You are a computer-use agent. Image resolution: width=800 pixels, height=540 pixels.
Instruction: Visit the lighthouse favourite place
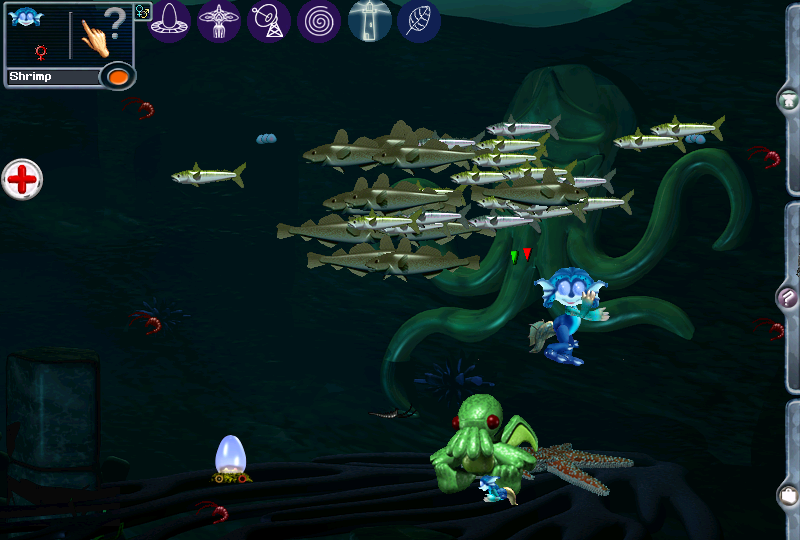369,20
